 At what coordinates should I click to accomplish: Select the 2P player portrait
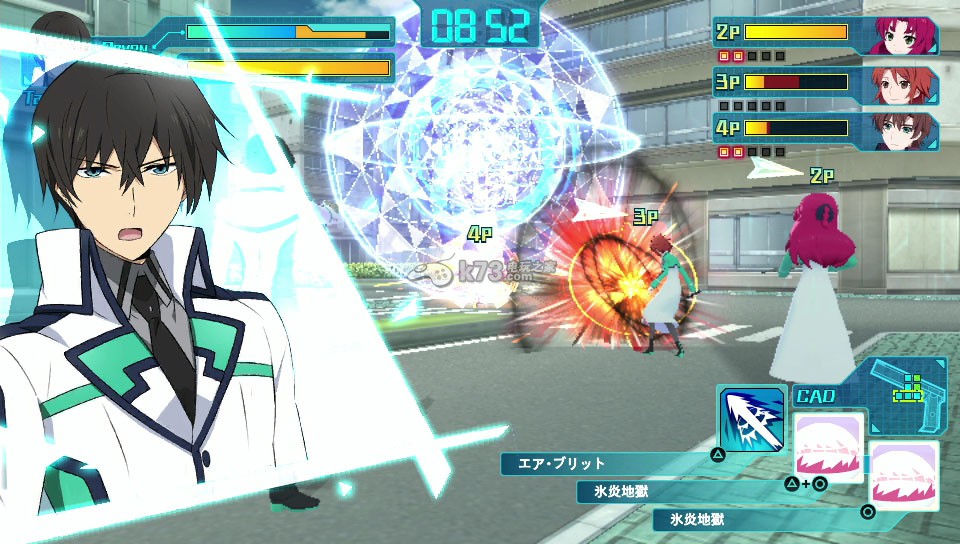[x=906, y=36]
